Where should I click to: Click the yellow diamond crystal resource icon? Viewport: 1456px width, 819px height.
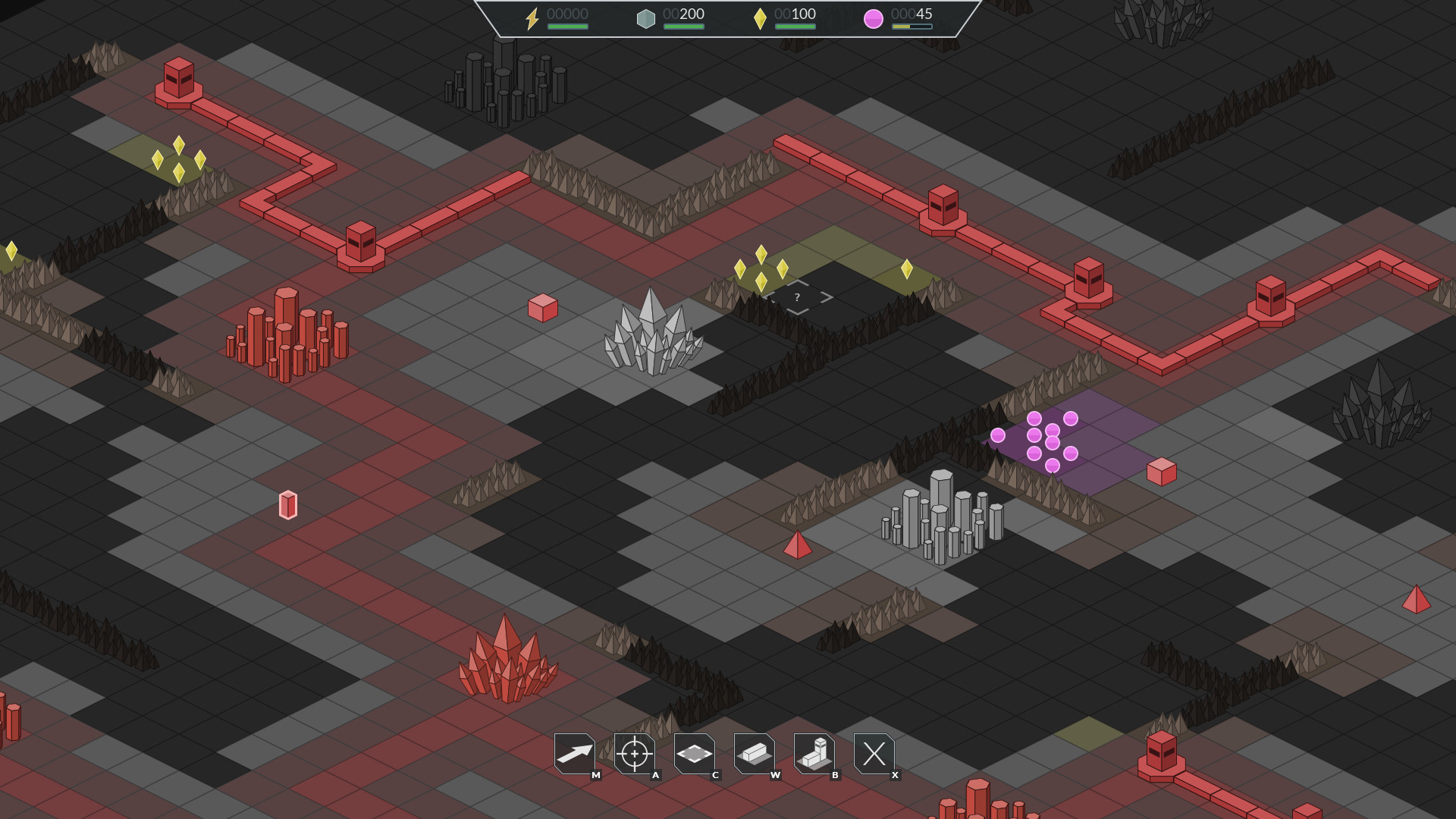pyautogui.click(x=761, y=18)
